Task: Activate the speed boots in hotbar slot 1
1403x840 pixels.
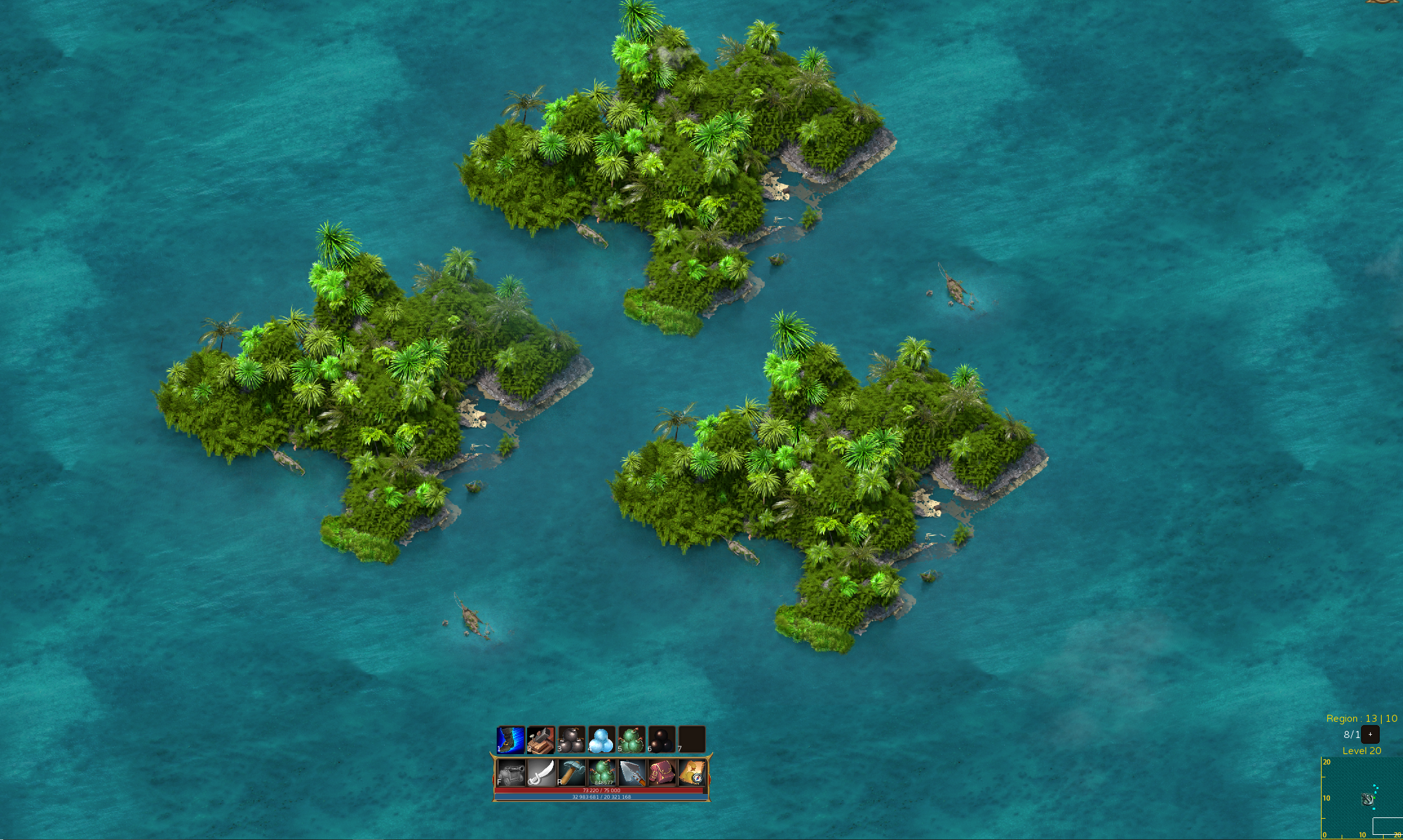Action: [510, 740]
